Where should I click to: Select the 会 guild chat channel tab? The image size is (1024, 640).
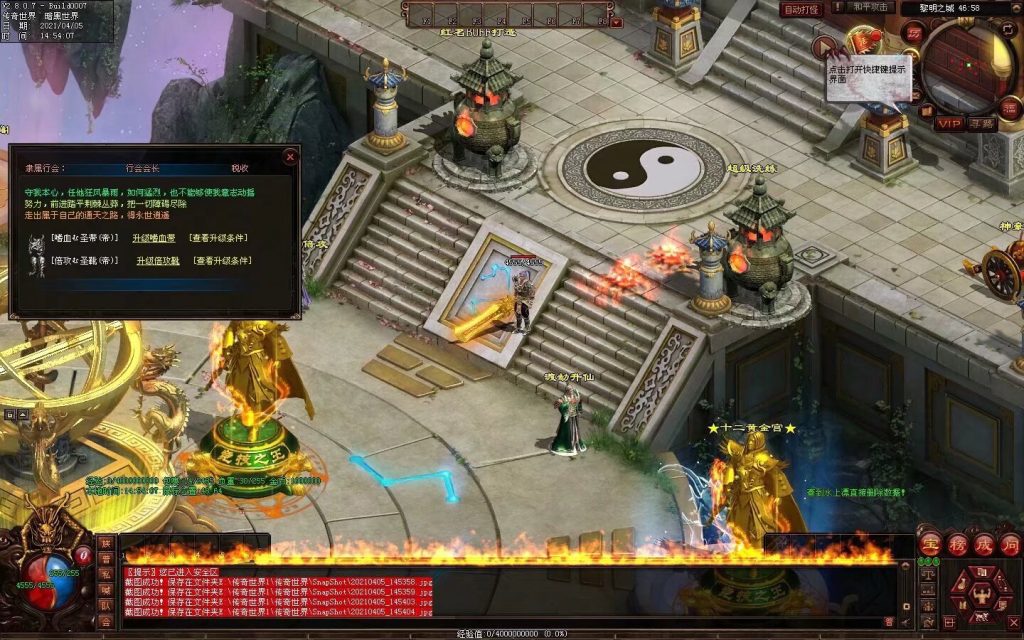(106, 622)
